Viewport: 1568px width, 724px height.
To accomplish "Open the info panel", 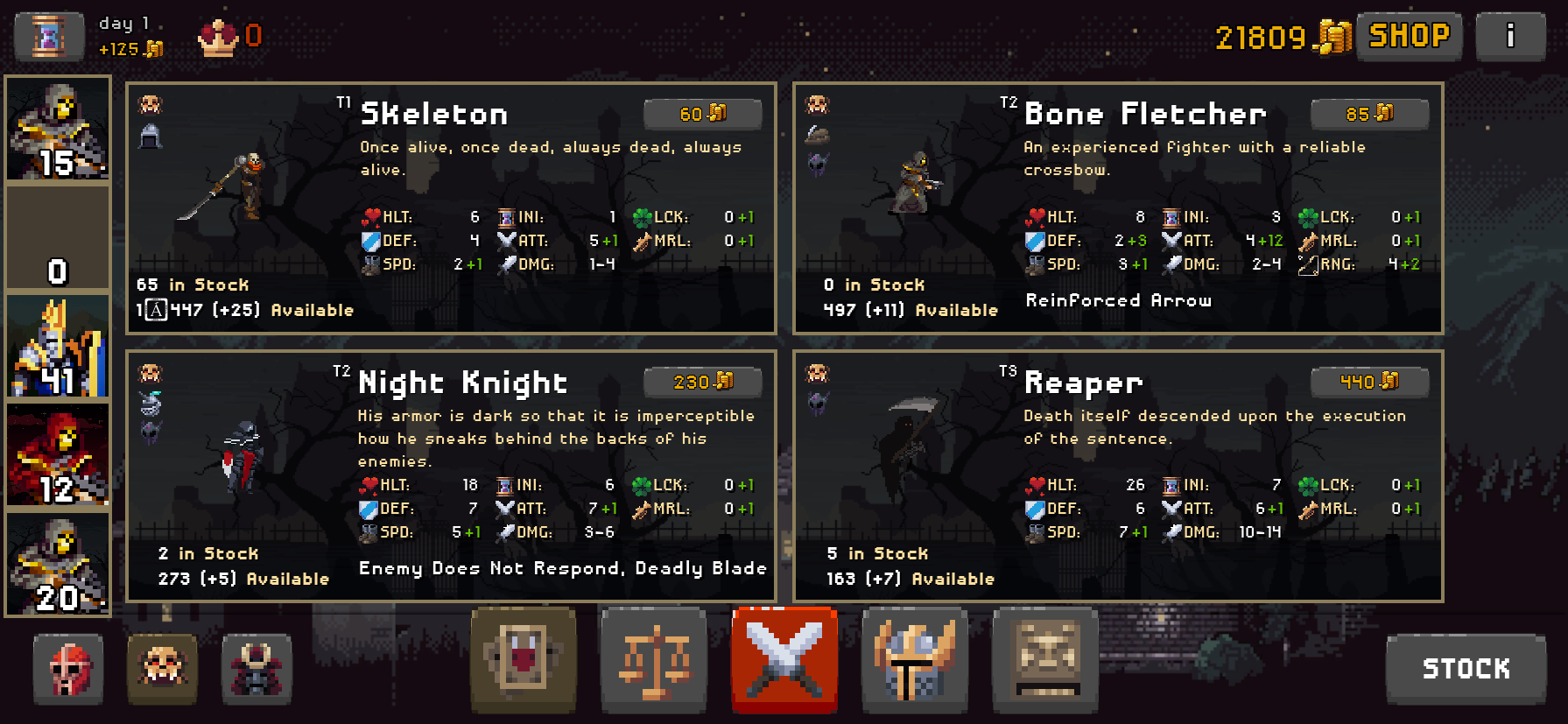I will [1510, 36].
